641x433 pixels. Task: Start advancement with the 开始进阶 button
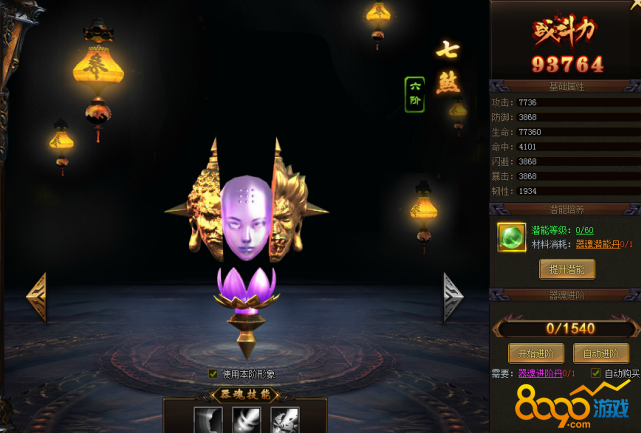pos(535,353)
